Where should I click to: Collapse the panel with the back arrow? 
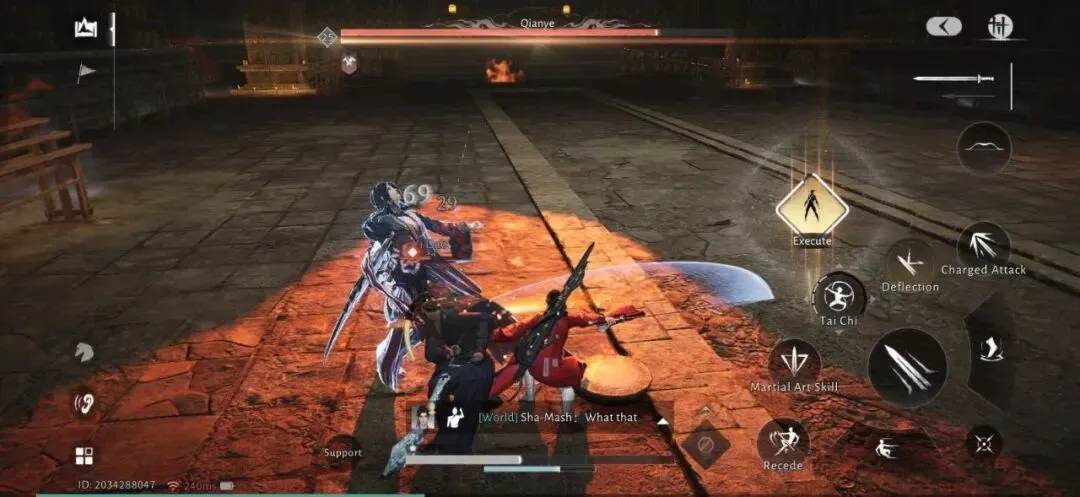(x=943, y=27)
